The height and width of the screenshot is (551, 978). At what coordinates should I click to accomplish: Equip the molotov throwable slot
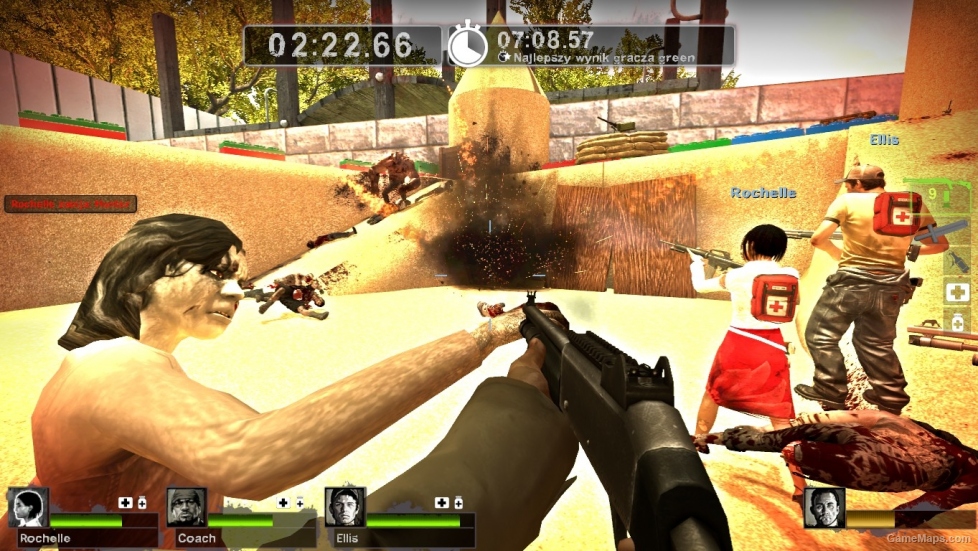(957, 262)
